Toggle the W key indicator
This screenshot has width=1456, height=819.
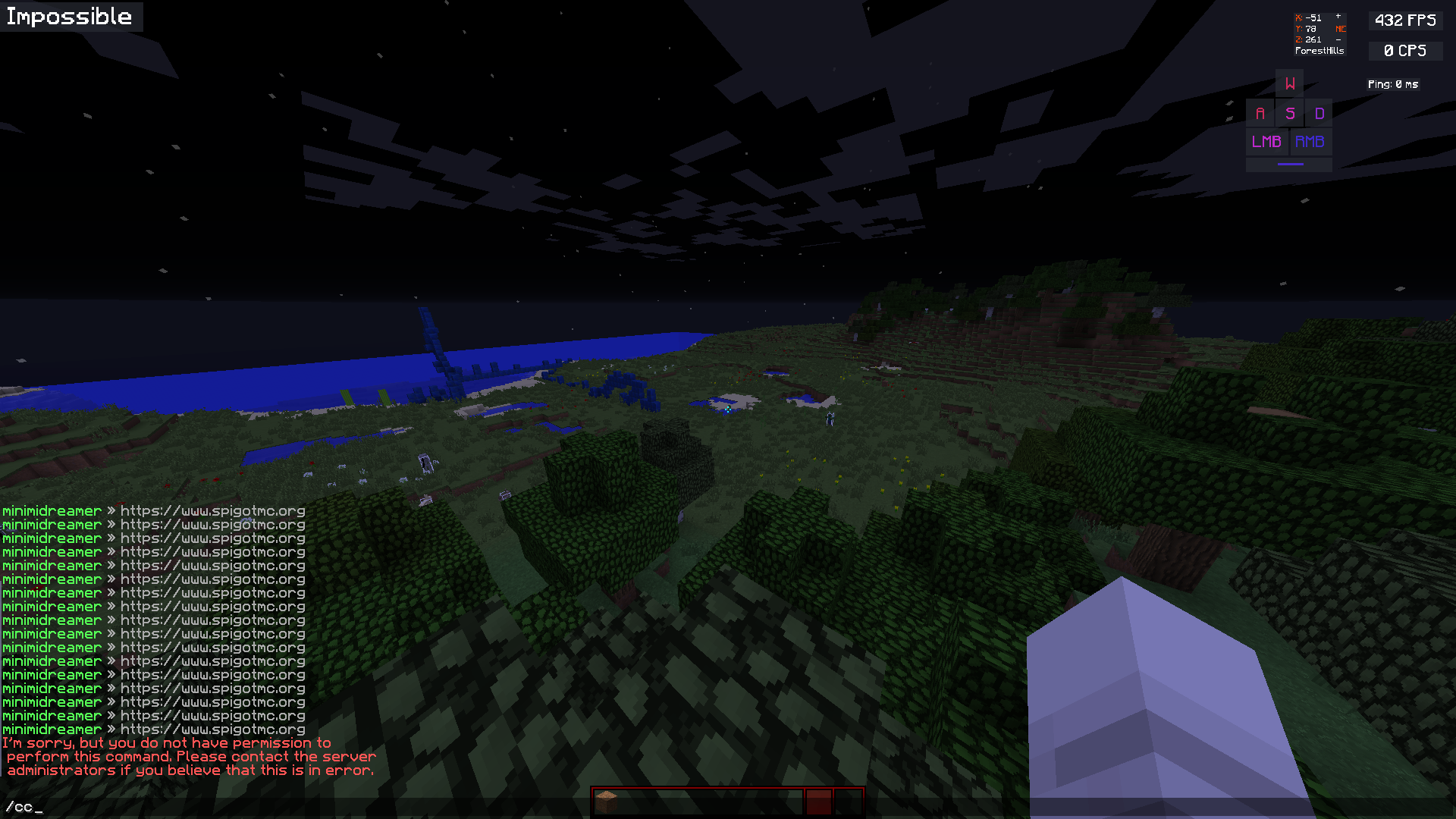click(1288, 83)
